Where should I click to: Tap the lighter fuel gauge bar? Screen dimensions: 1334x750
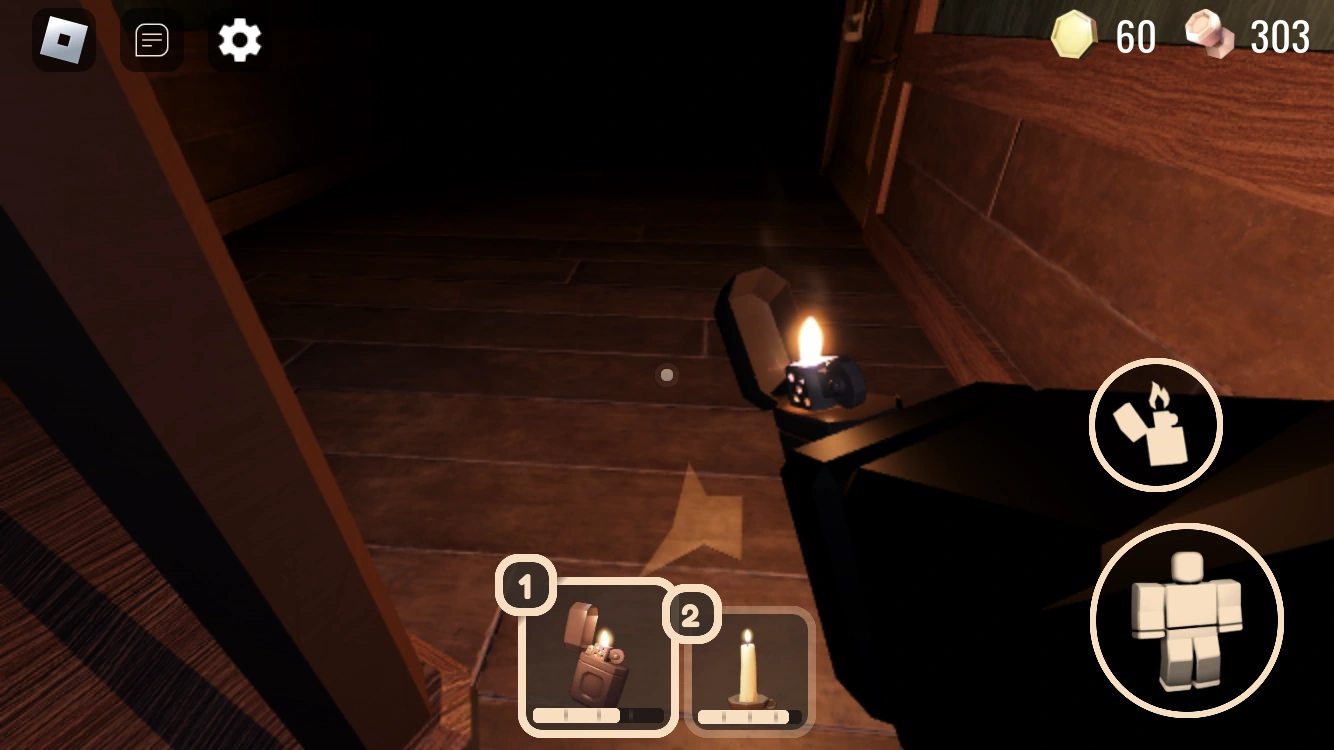click(597, 716)
